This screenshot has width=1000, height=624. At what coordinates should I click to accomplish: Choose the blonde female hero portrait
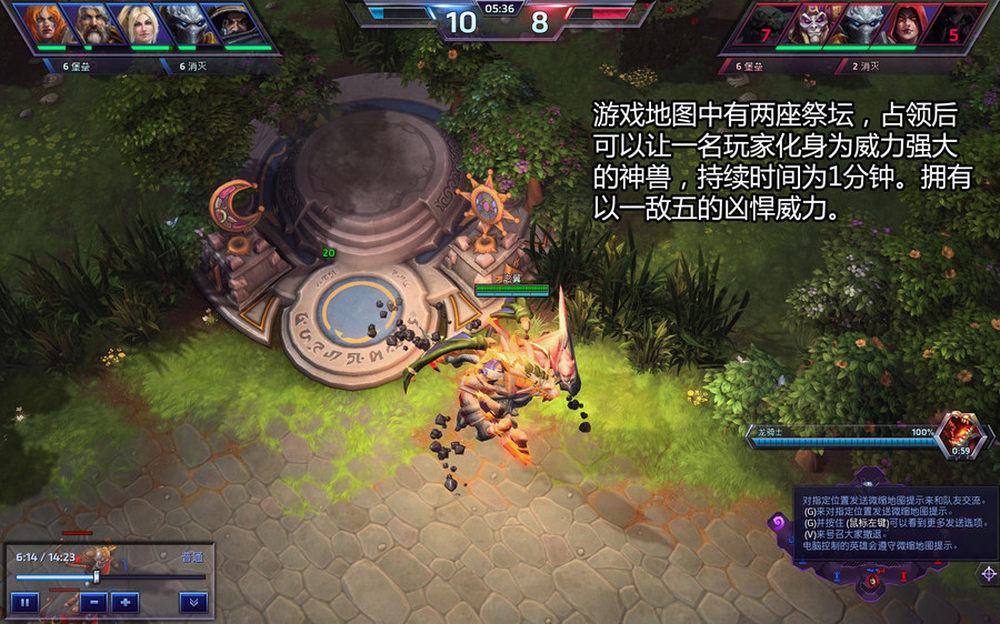[137, 24]
